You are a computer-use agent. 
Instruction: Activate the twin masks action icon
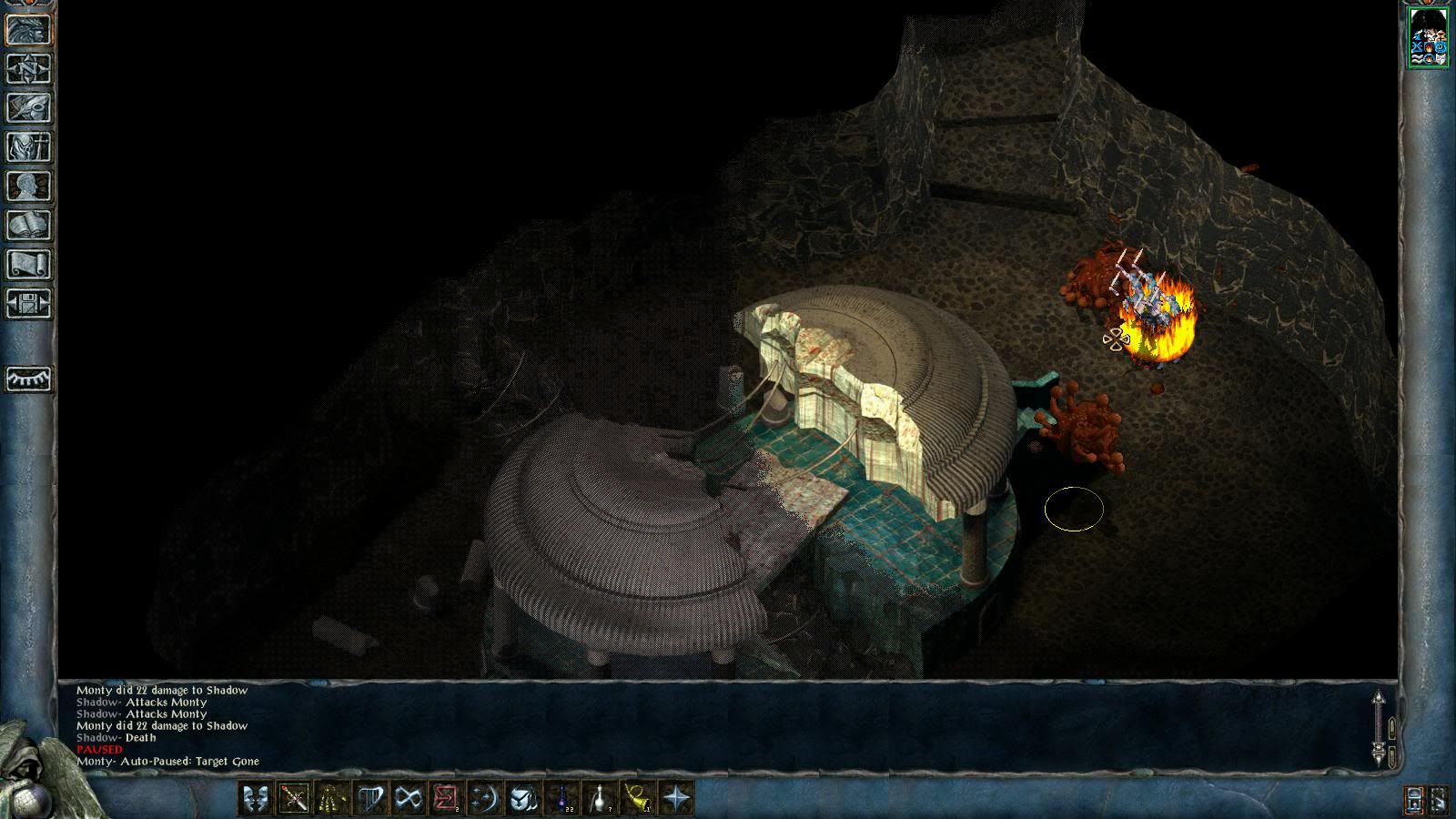point(256,799)
